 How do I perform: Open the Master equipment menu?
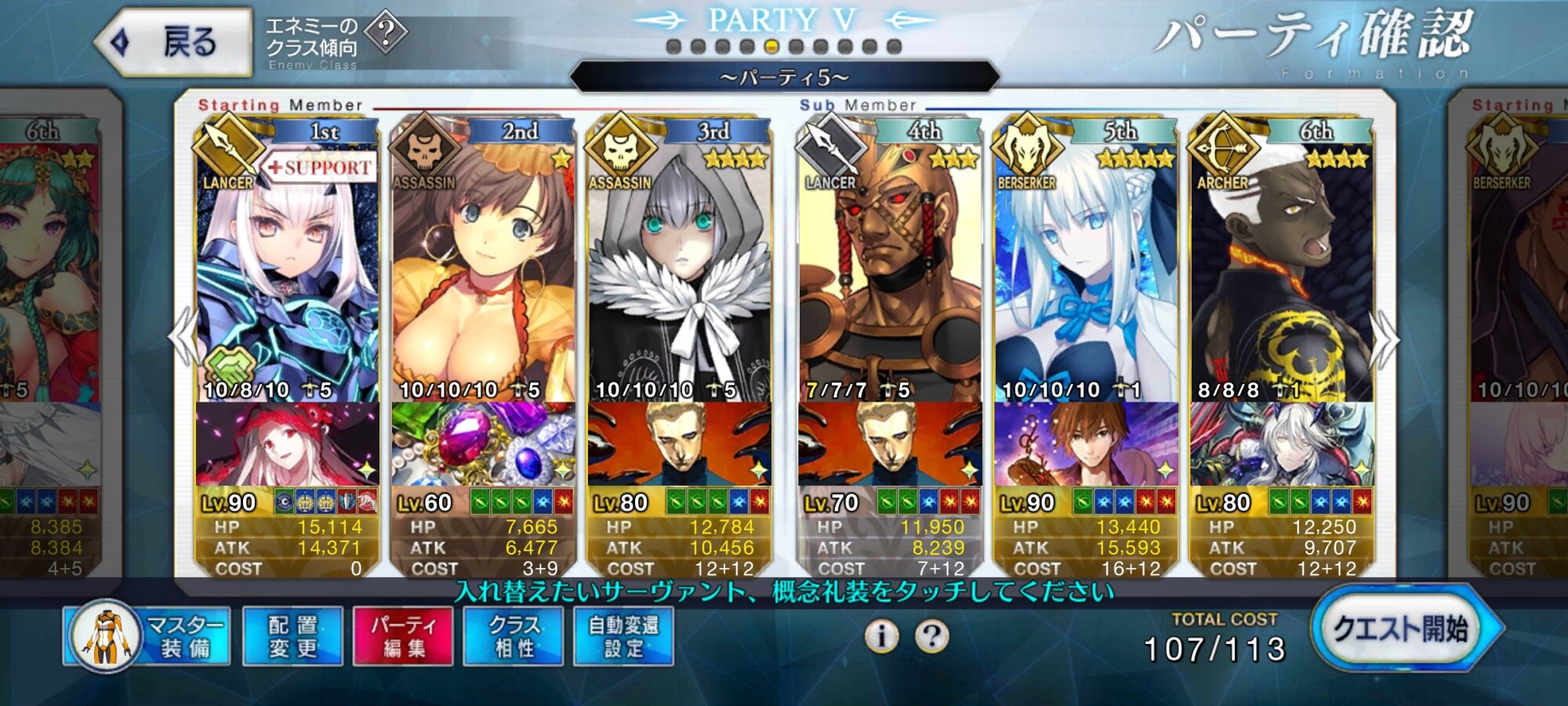pyautogui.click(x=147, y=636)
